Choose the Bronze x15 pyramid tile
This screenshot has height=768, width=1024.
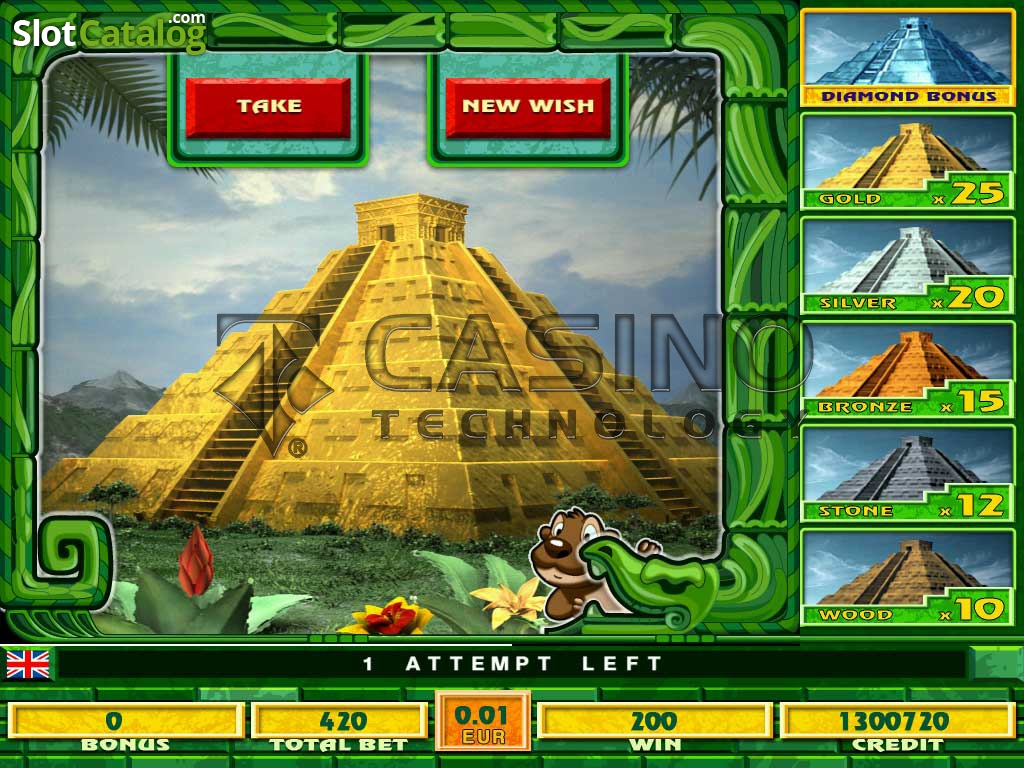(x=908, y=369)
